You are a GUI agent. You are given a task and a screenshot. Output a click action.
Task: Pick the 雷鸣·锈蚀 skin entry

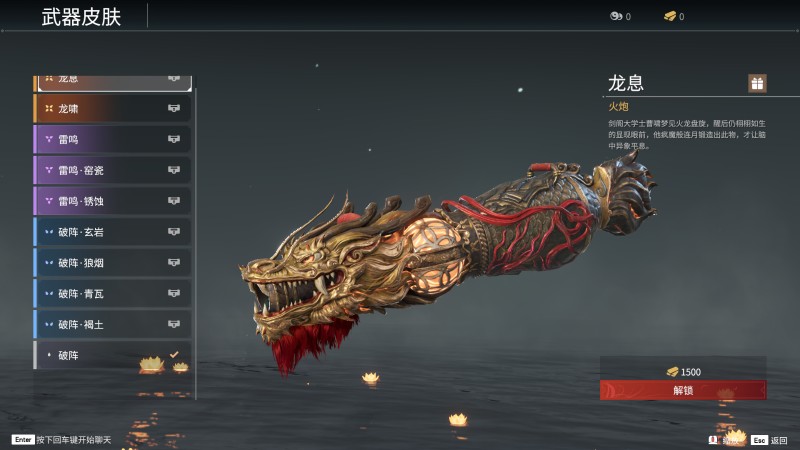(x=112, y=201)
